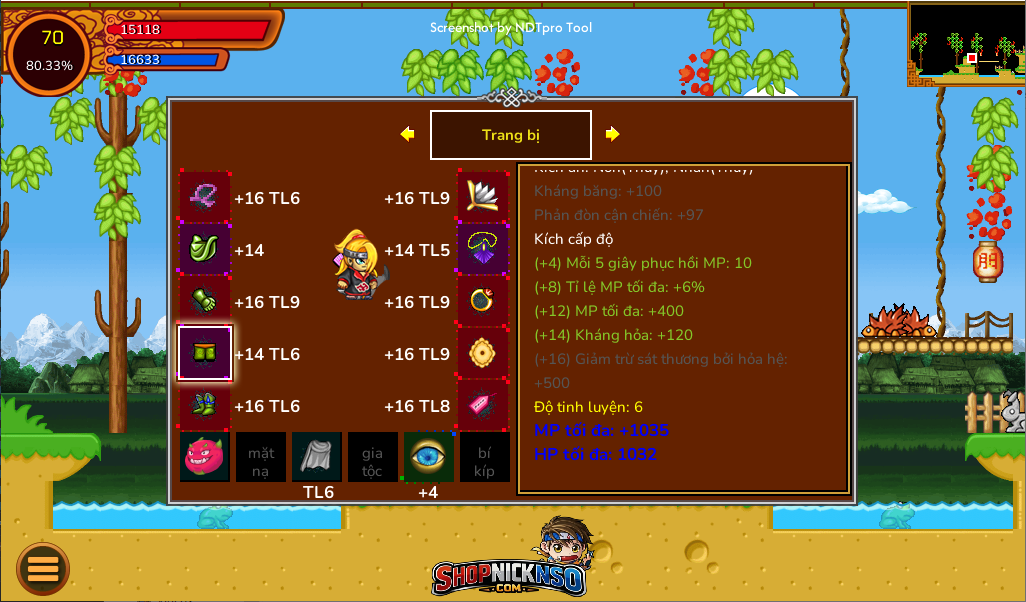
Task: Select the green pants equipment slot
Action: pyautogui.click(x=205, y=353)
